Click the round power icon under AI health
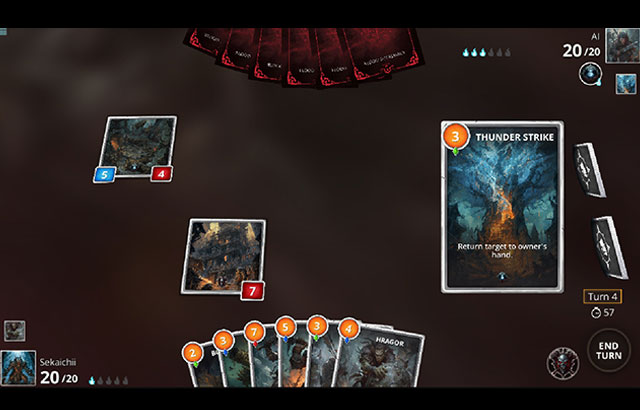Screen dimensions: 640x410 click(590, 74)
